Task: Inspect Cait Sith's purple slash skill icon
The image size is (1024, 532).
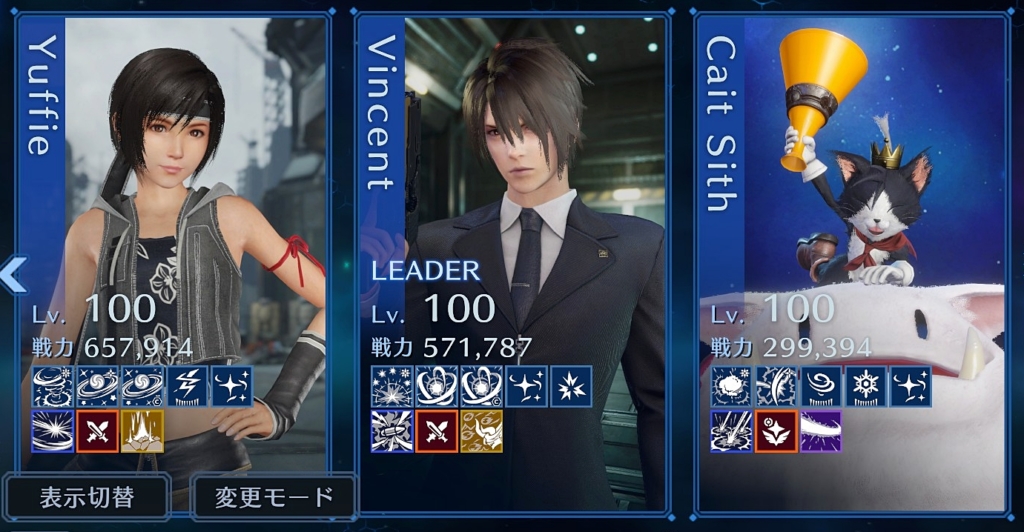Action: [820, 431]
